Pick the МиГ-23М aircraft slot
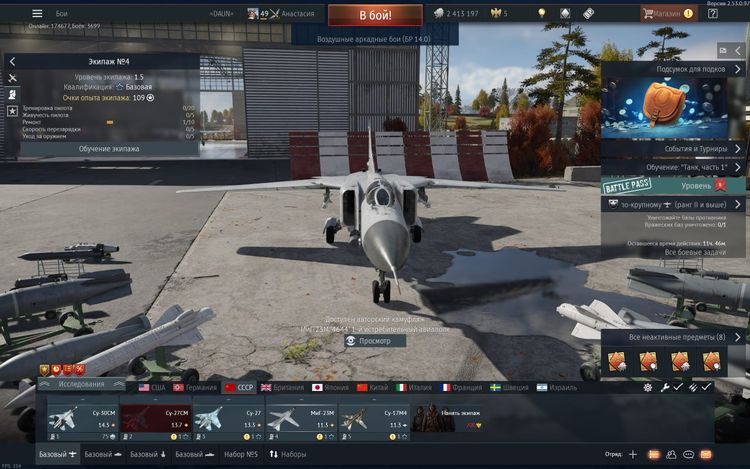Image resolution: width=750 pixels, height=469 pixels. click(x=298, y=417)
